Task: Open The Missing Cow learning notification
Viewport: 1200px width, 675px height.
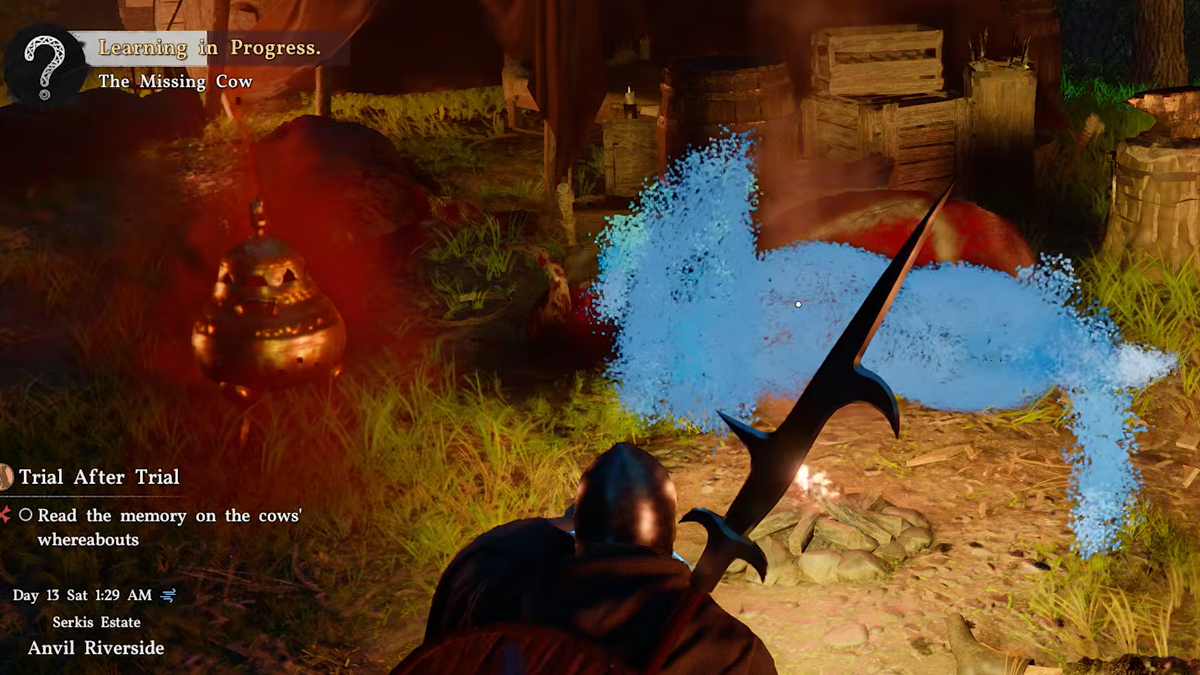Action: click(x=175, y=81)
